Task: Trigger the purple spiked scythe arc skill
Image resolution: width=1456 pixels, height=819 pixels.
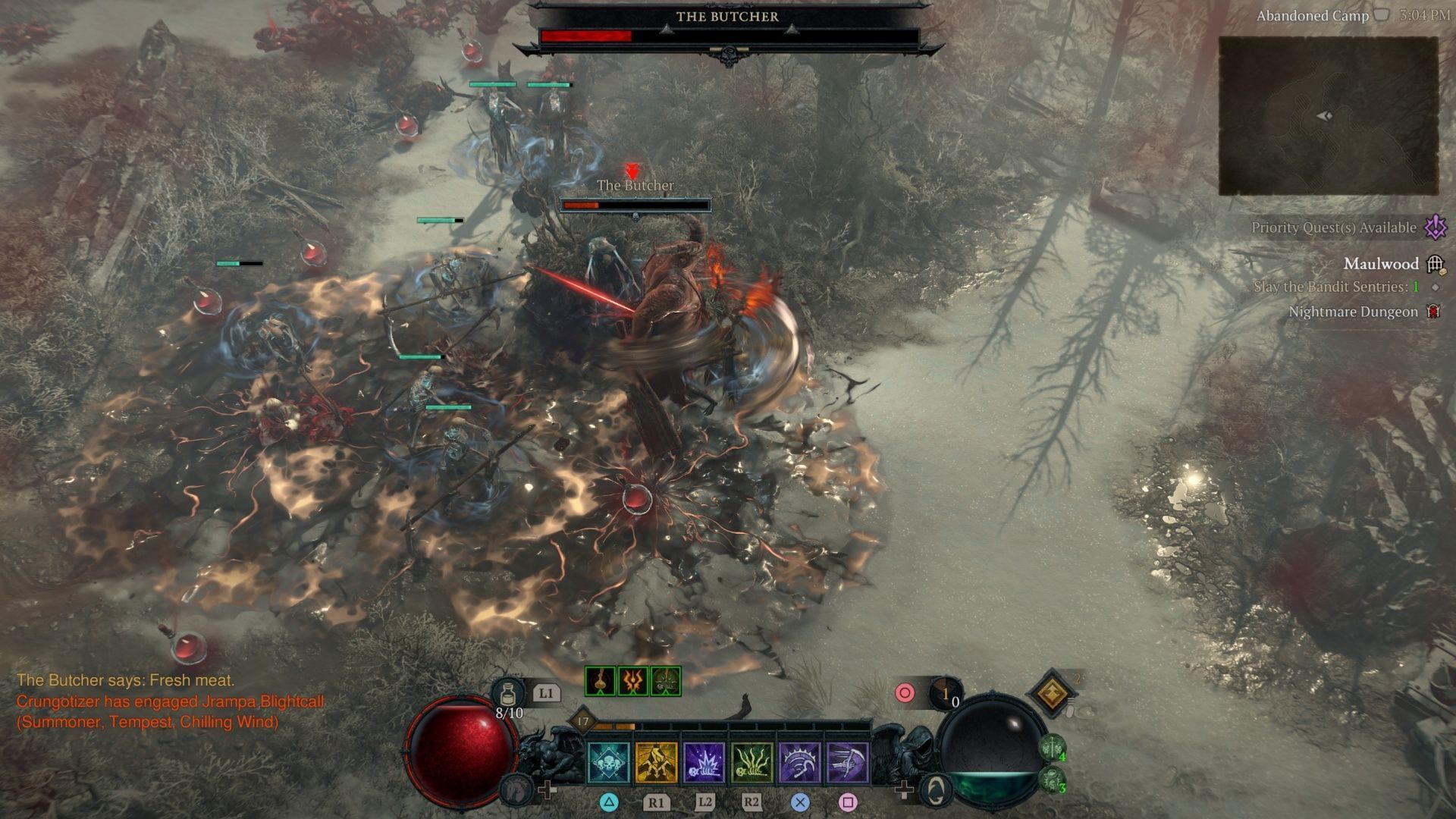Action: (x=799, y=762)
